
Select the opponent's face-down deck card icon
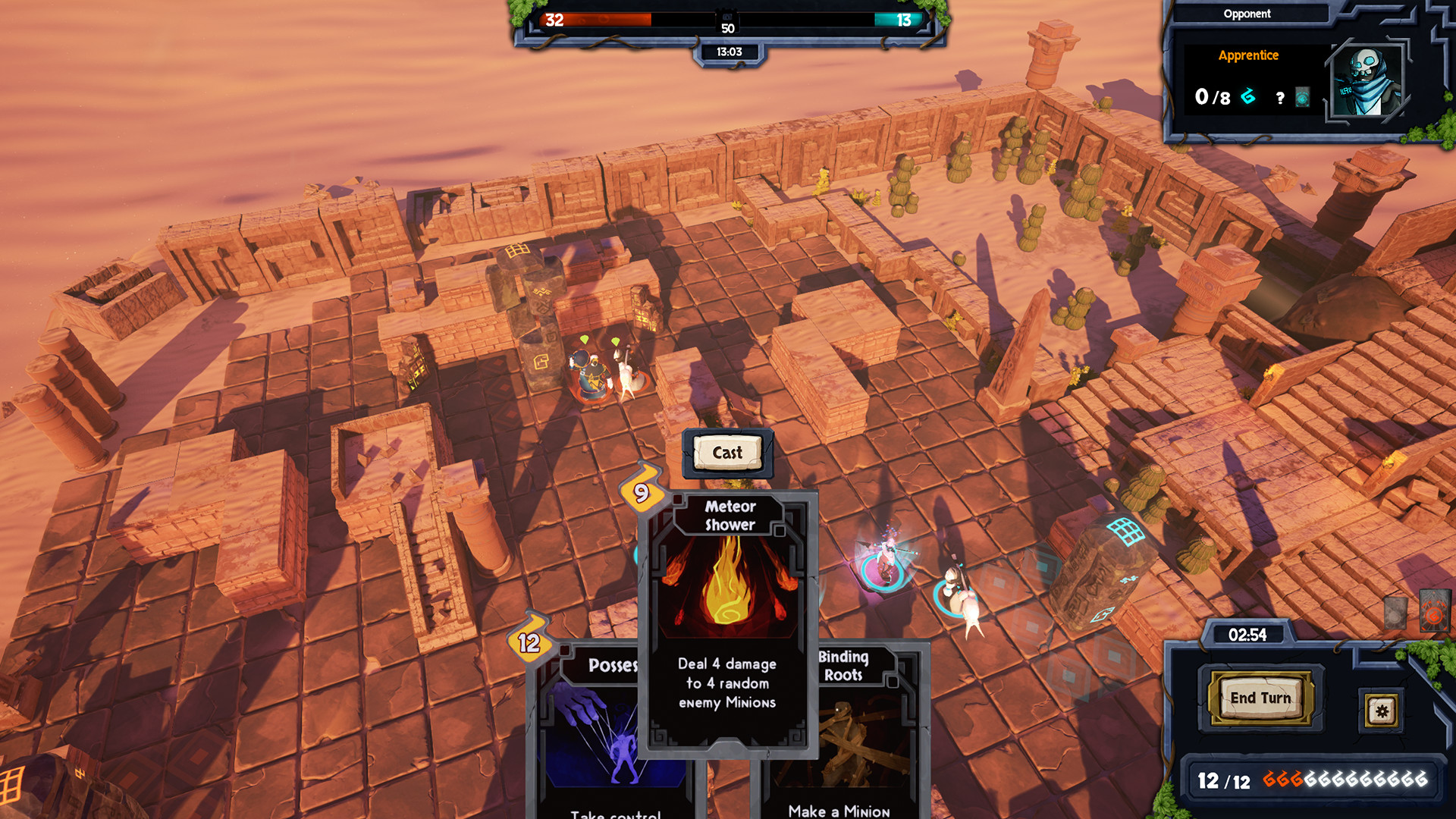click(x=1302, y=97)
